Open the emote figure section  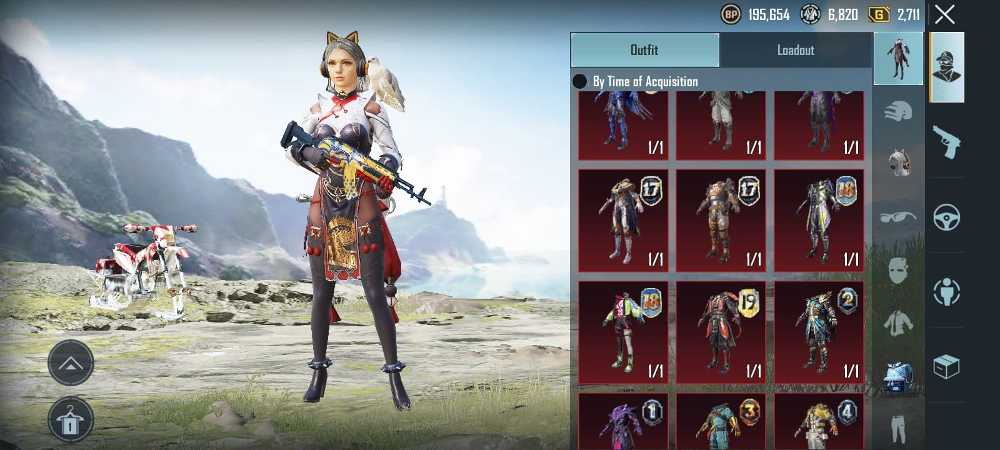[946, 292]
